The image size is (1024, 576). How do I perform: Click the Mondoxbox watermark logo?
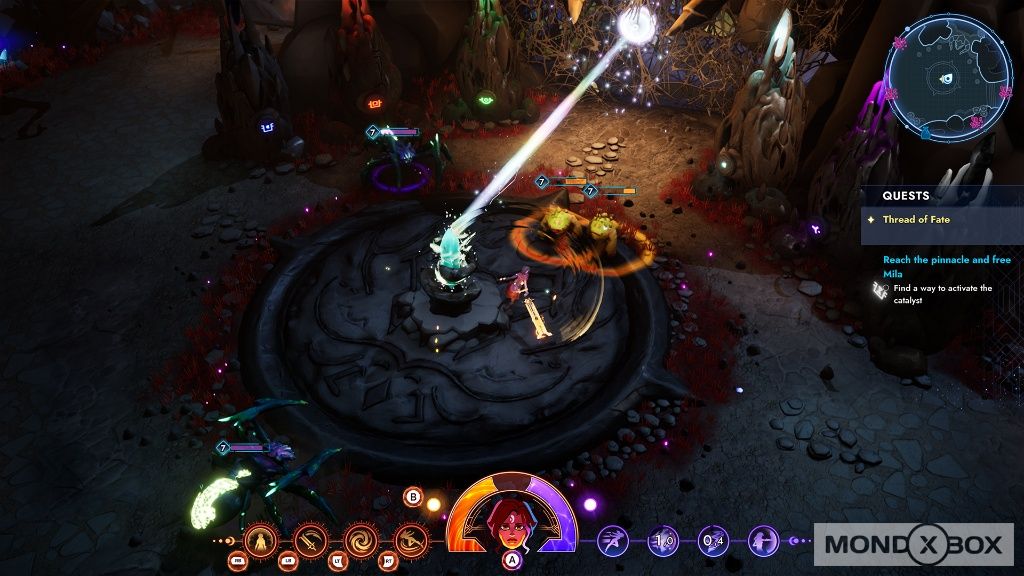[913, 544]
